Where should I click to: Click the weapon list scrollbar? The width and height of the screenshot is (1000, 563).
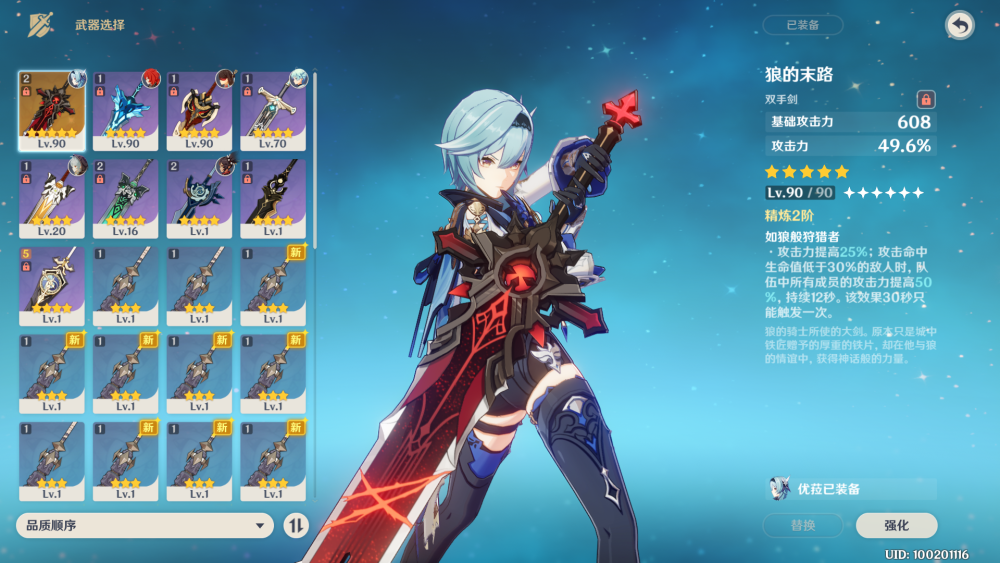(x=315, y=160)
